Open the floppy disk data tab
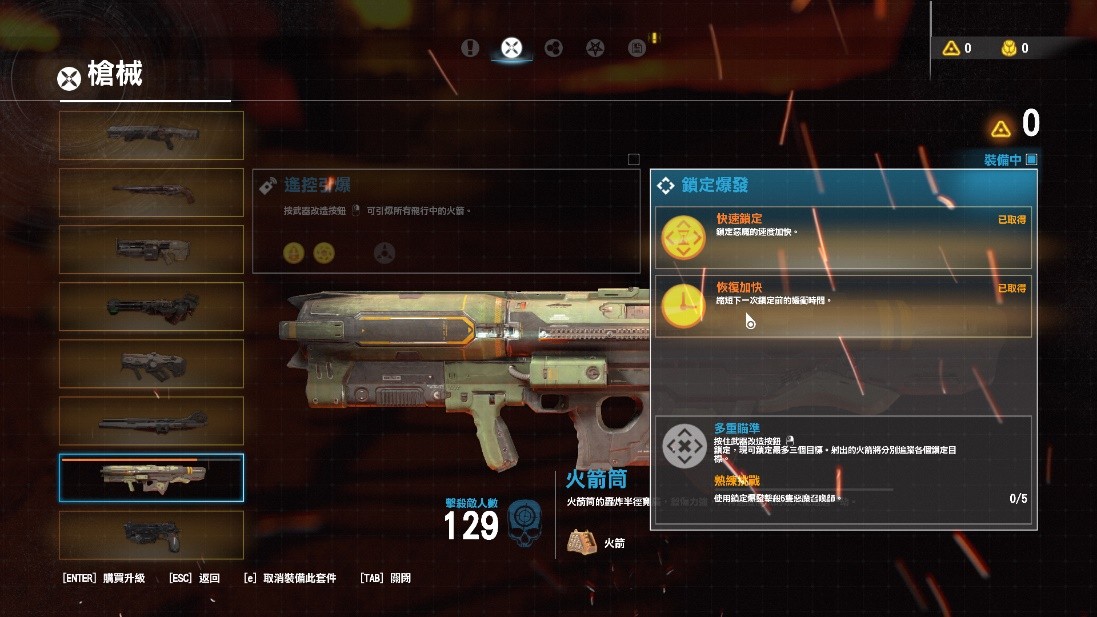 (x=636, y=47)
